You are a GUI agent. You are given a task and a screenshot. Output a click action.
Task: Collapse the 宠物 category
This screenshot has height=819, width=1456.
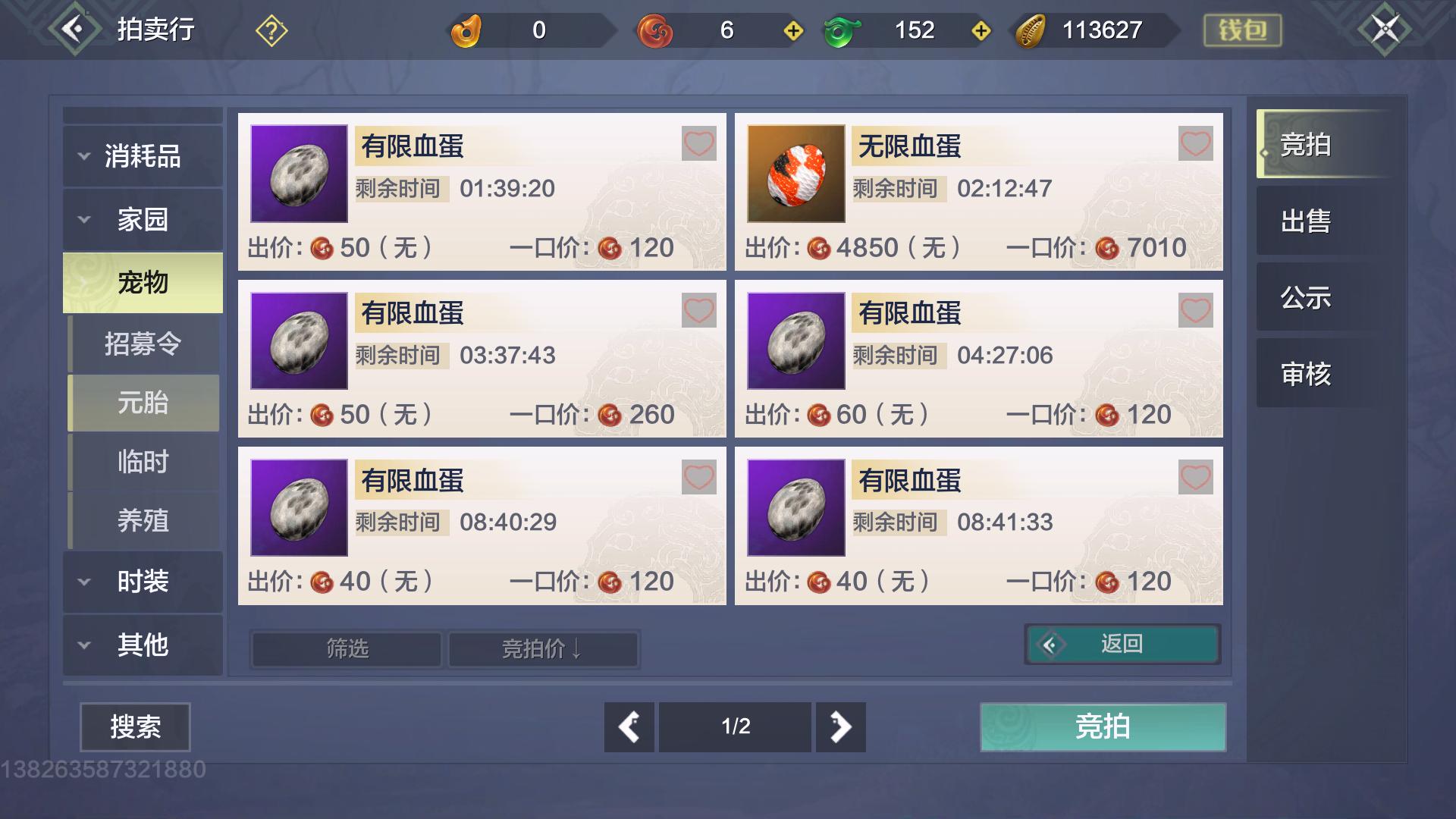point(143,281)
